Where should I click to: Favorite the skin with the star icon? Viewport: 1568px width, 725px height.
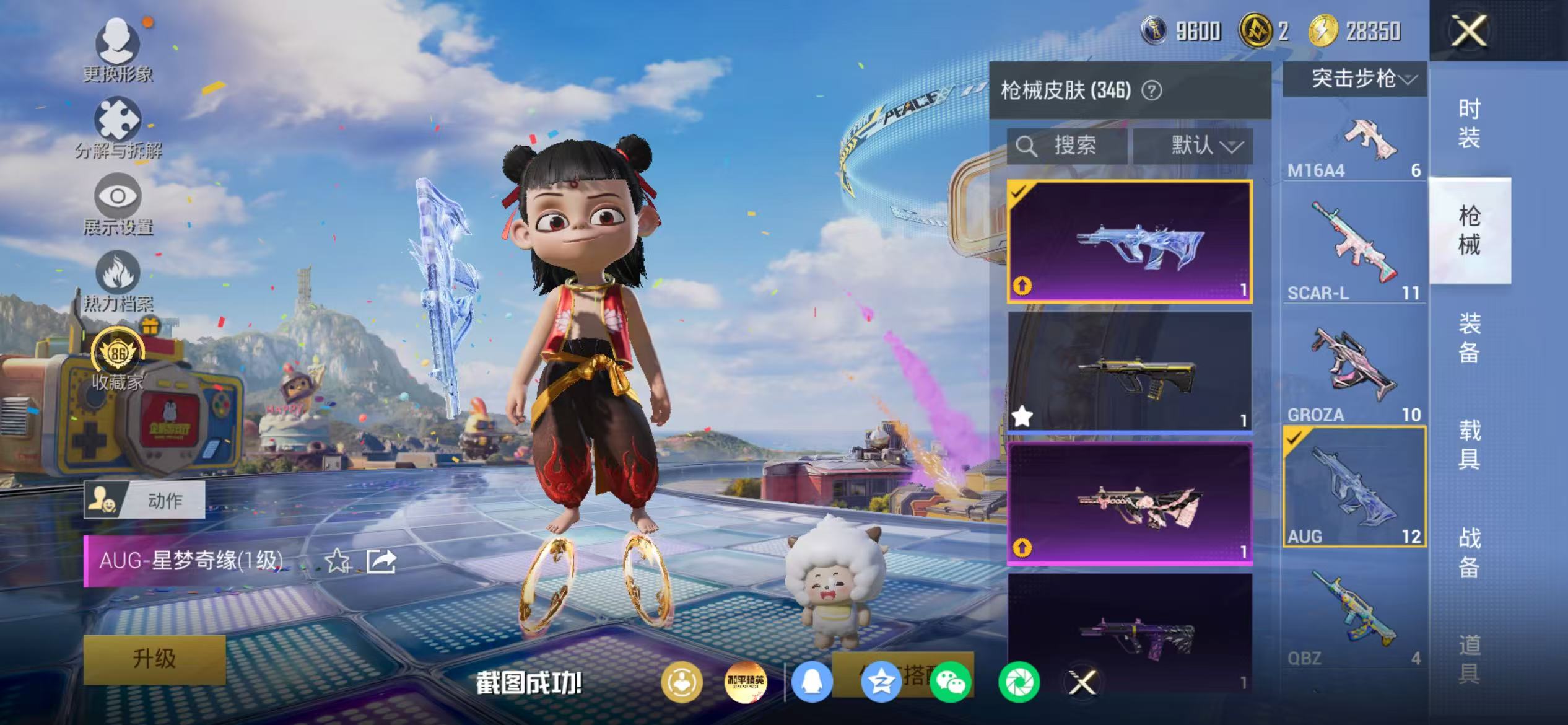point(338,561)
